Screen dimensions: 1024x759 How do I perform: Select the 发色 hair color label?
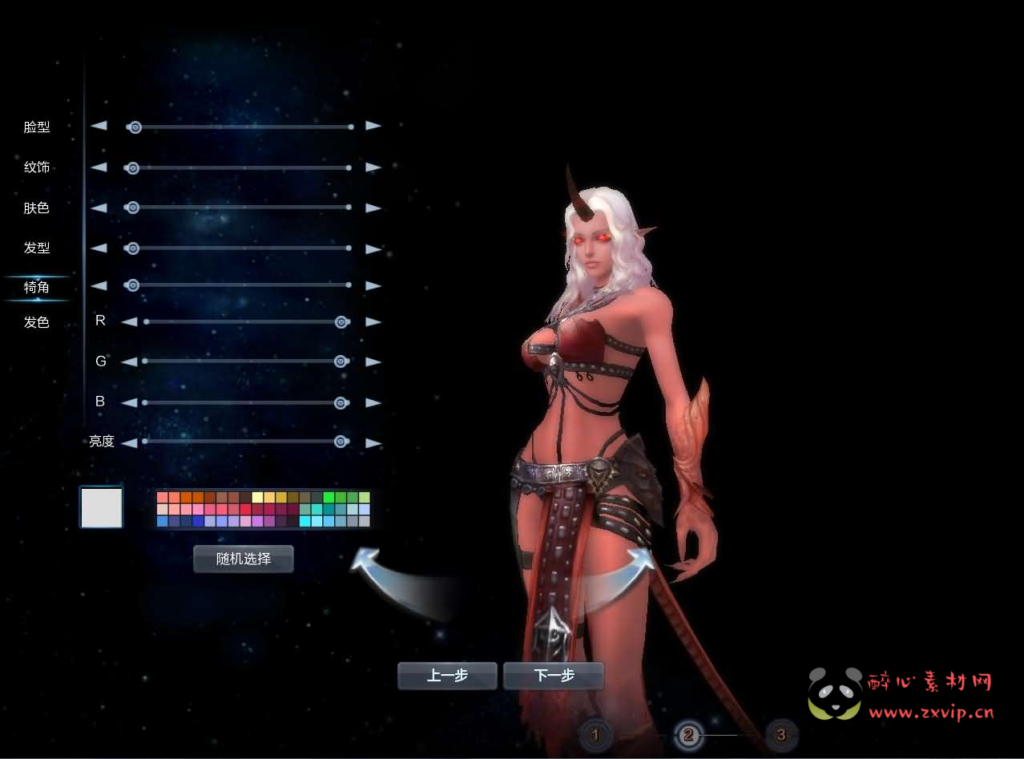coord(37,322)
